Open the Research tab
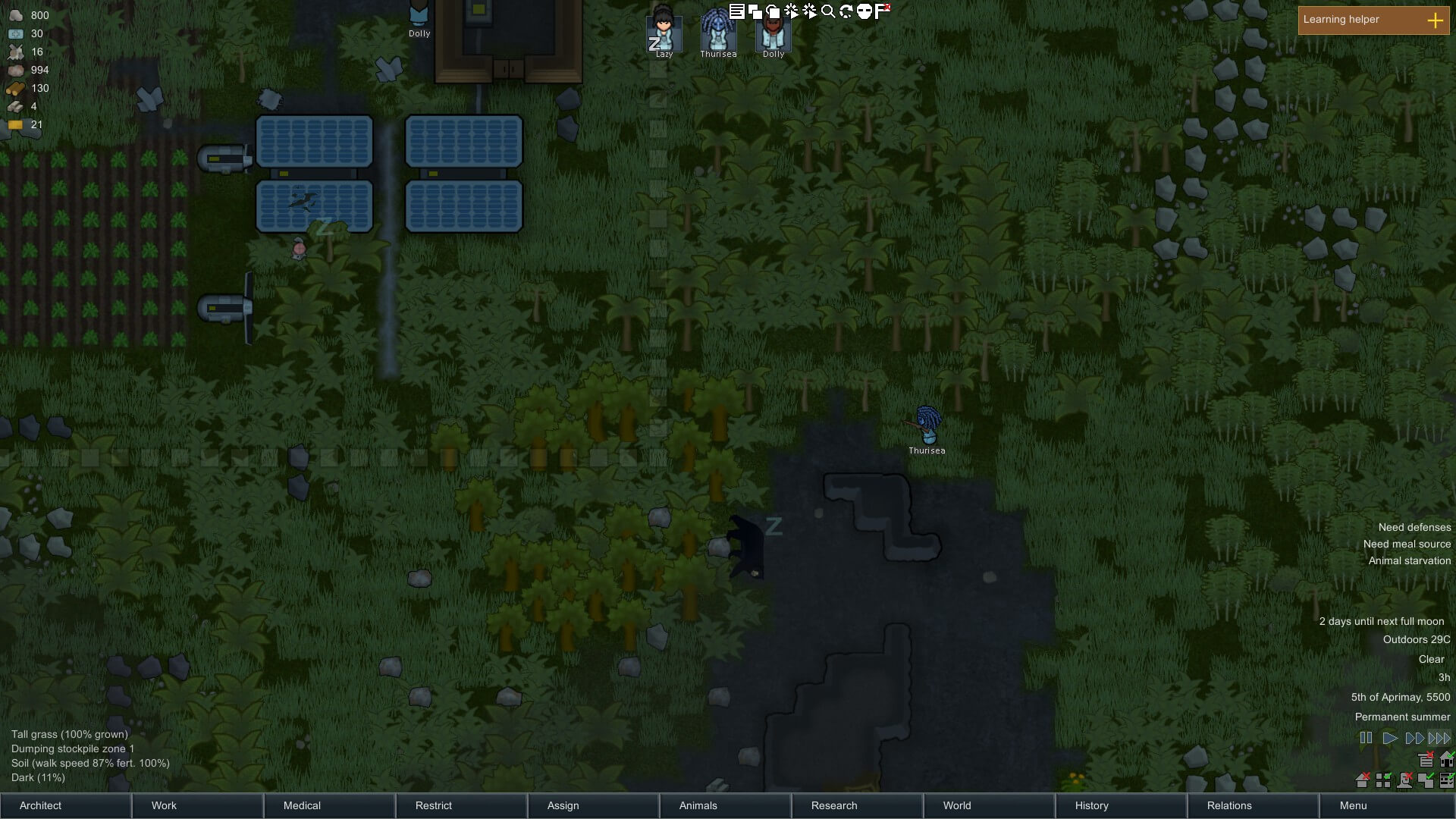The image size is (1456, 819). point(834,805)
